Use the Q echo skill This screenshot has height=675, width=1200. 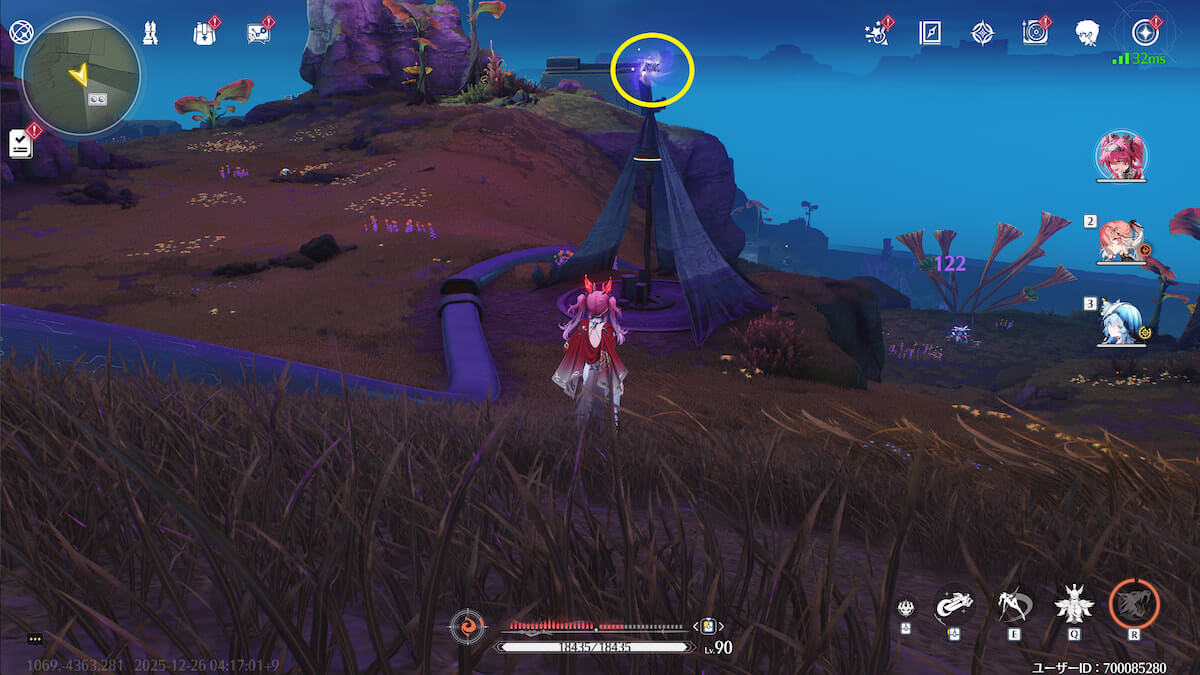[x=1074, y=605]
